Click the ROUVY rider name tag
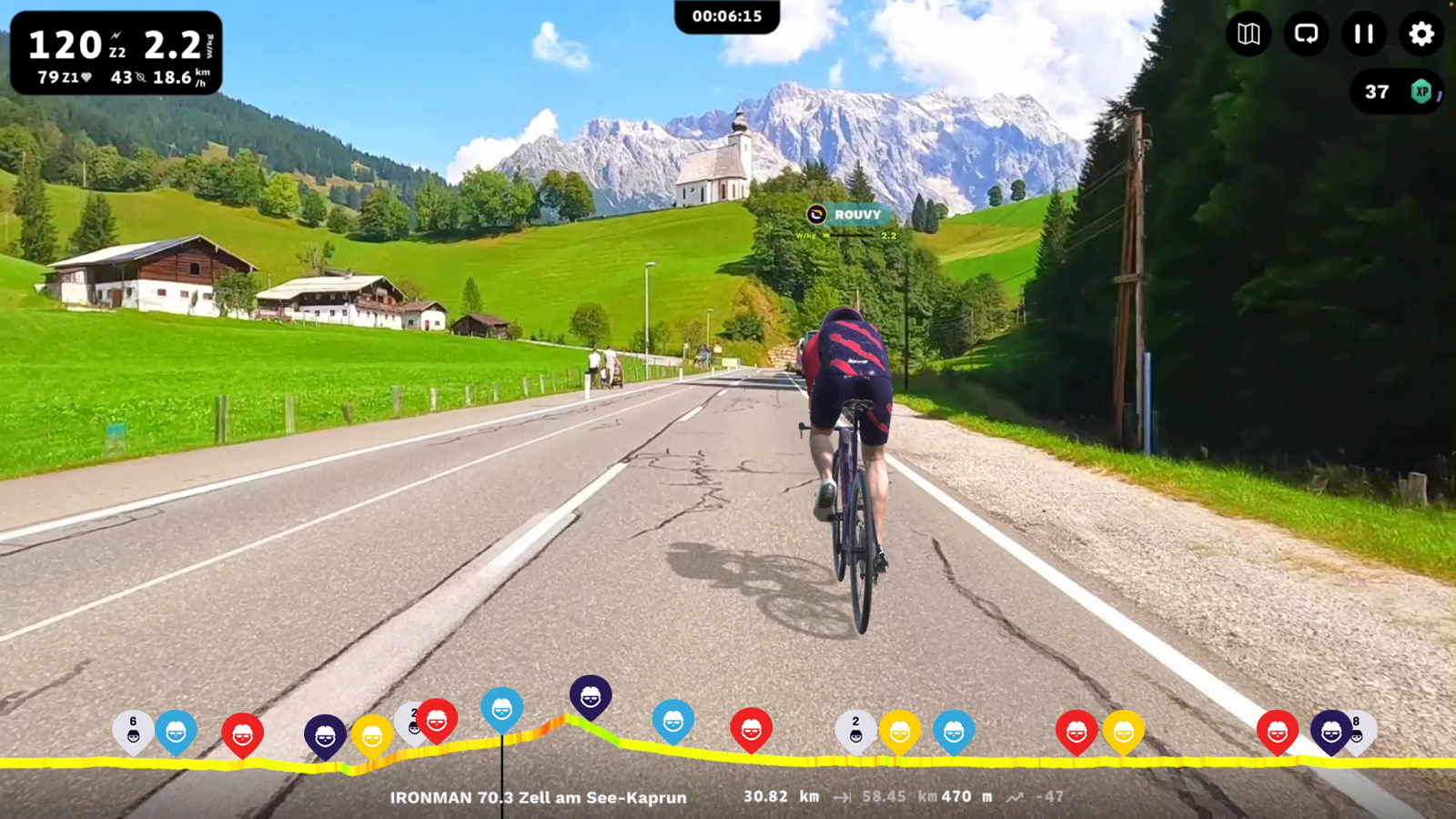Image resolution: width=1456 pixels, height=819 pixels. (847, 215)
